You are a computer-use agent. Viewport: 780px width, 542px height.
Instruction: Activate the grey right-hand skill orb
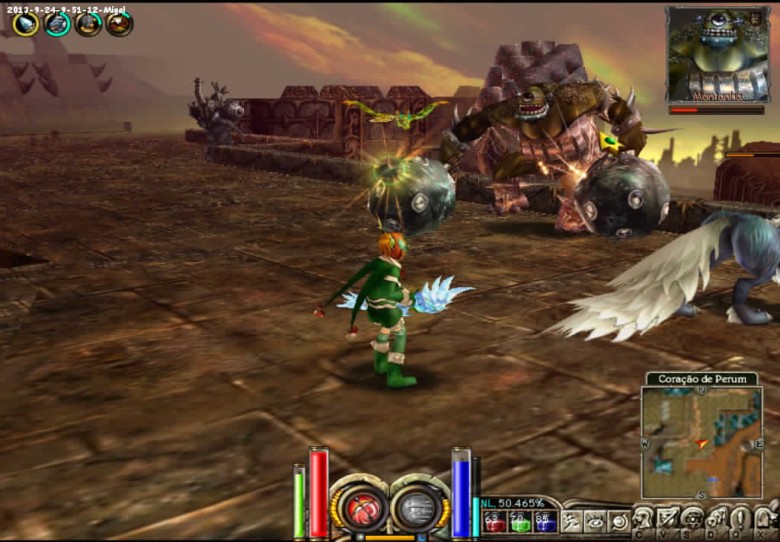(x=419, y=505)
